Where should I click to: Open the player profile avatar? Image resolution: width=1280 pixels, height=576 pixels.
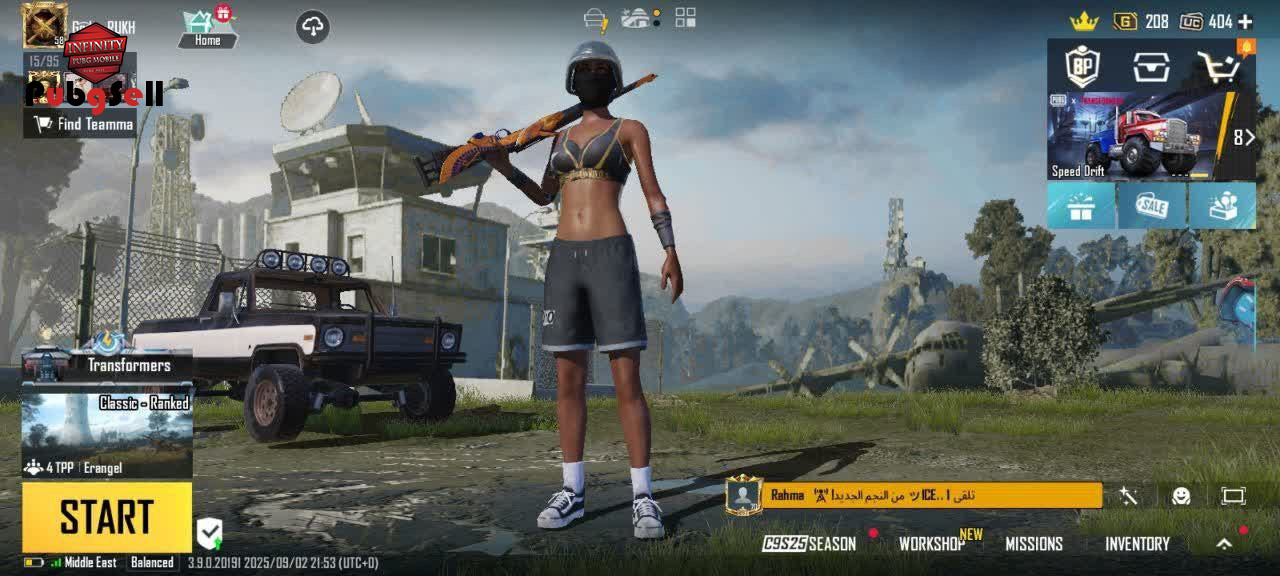(44, 25)
